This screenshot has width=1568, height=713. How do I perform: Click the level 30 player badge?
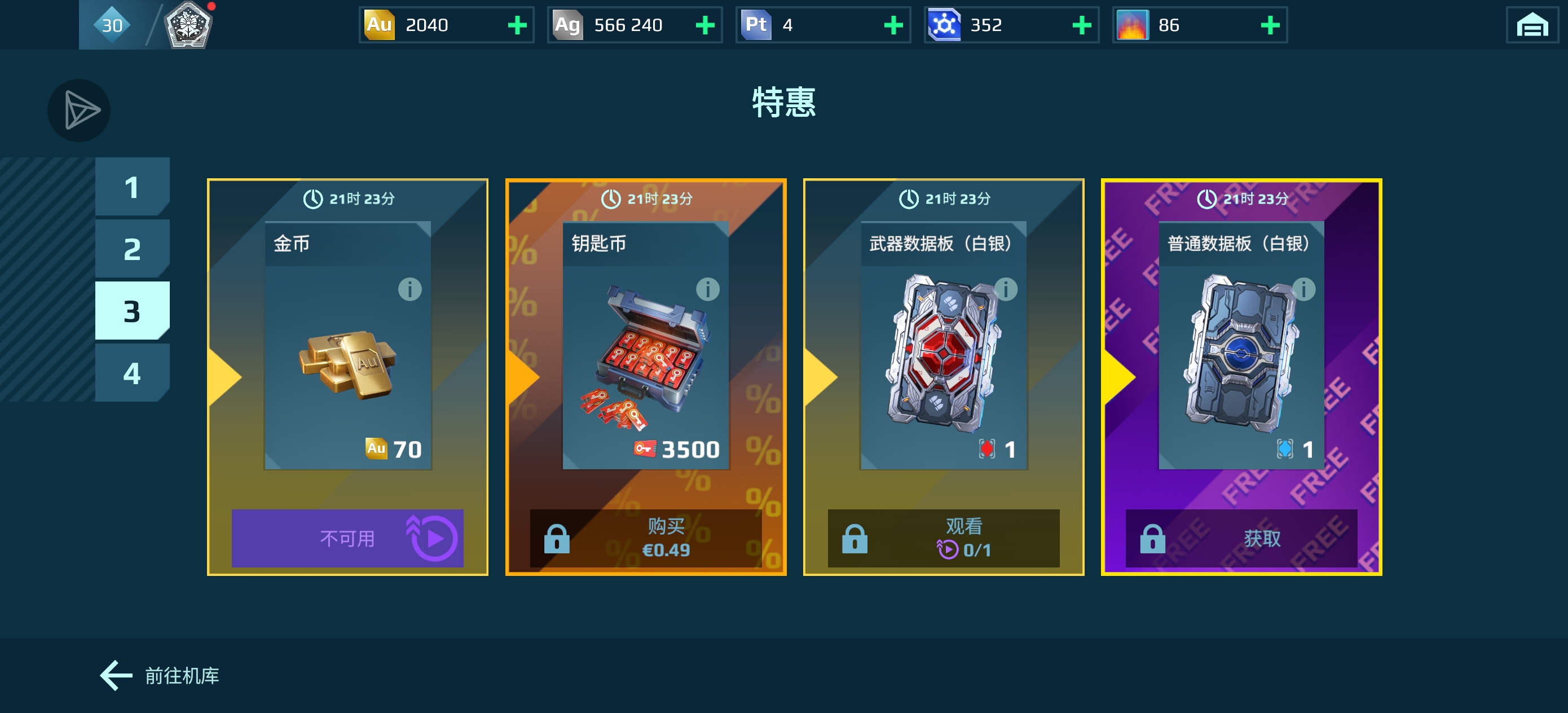(x=112, y=25)
